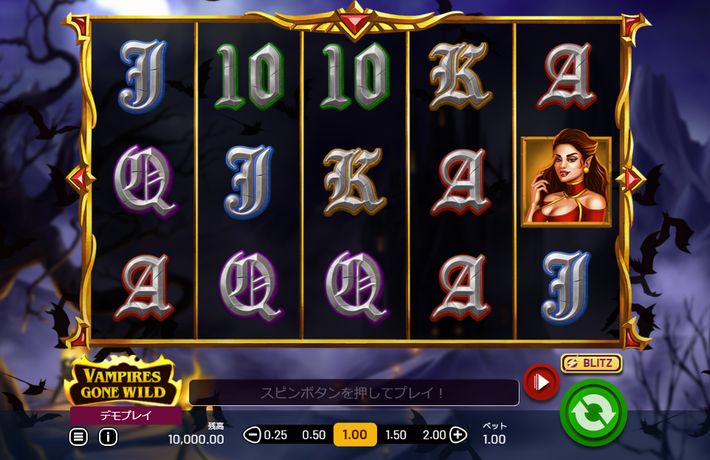Spin the reels with the green button
The image size is (710, 460).
tap(592, 411)
